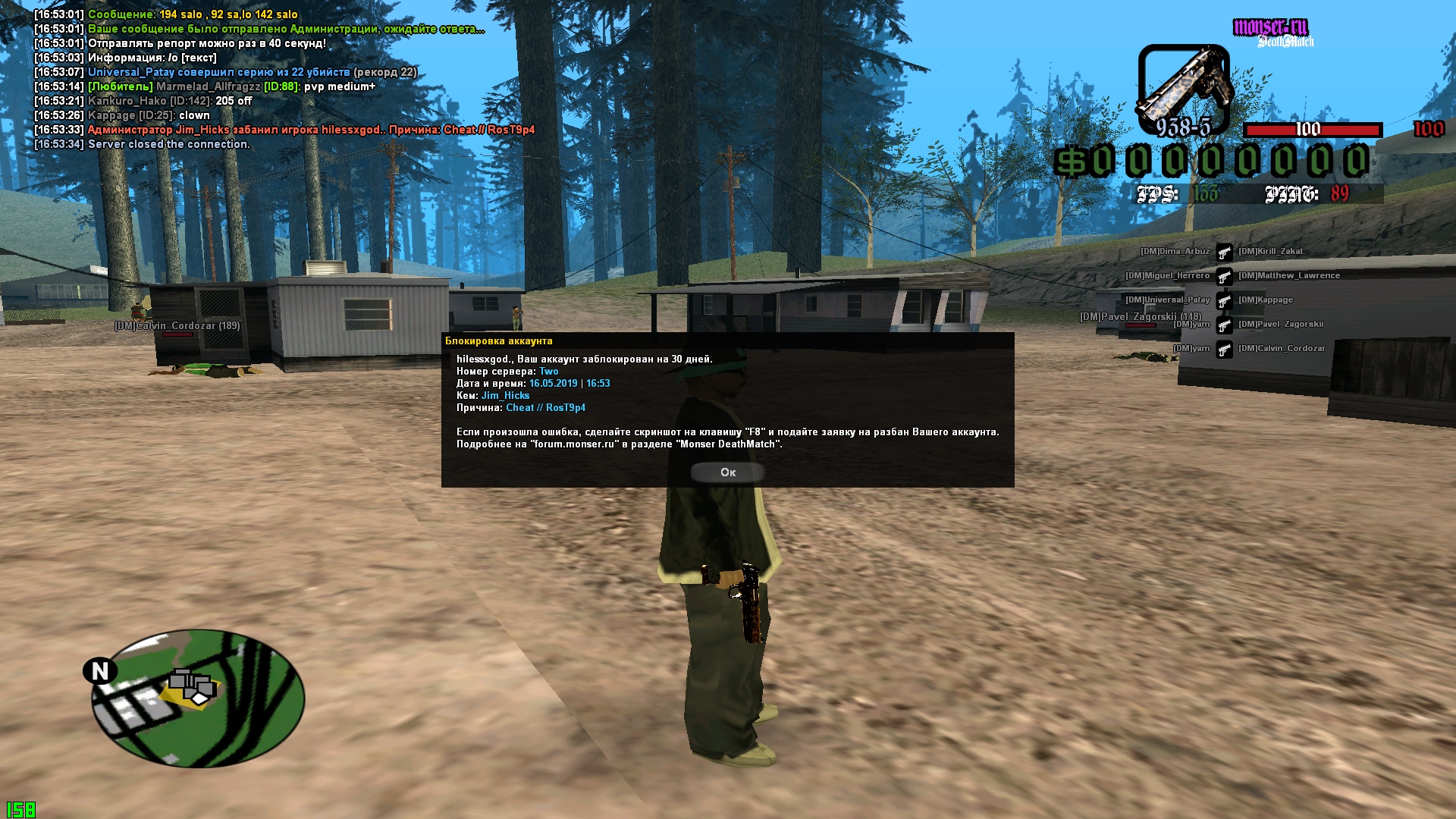Click the Two server number link
The height and width of the screenshot is (819, 1456).
point(549,371)
